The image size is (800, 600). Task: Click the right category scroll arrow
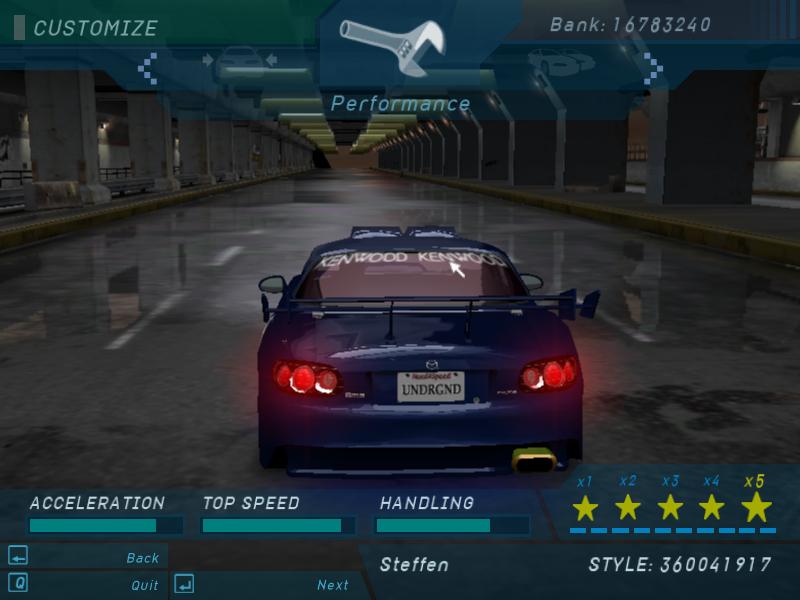click(x=652, y=67)
